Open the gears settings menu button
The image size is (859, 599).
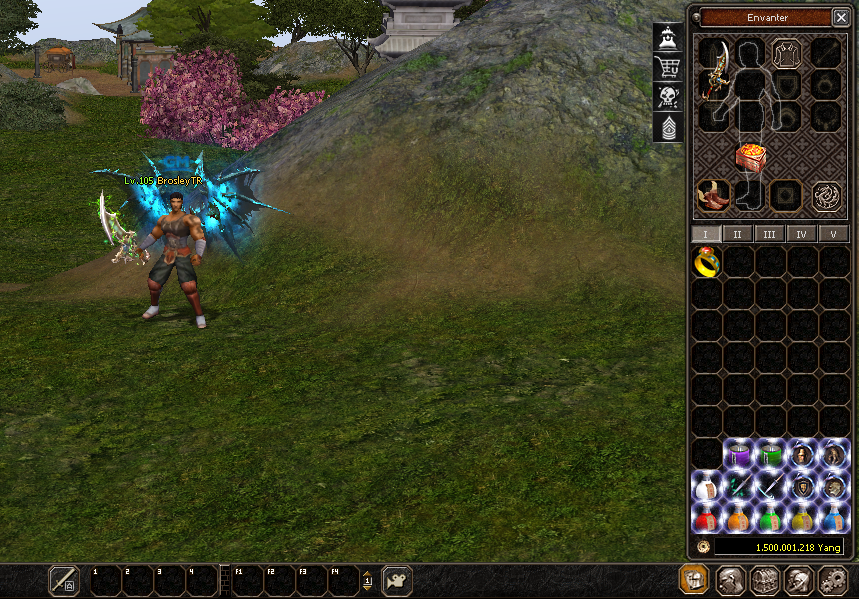832,581
